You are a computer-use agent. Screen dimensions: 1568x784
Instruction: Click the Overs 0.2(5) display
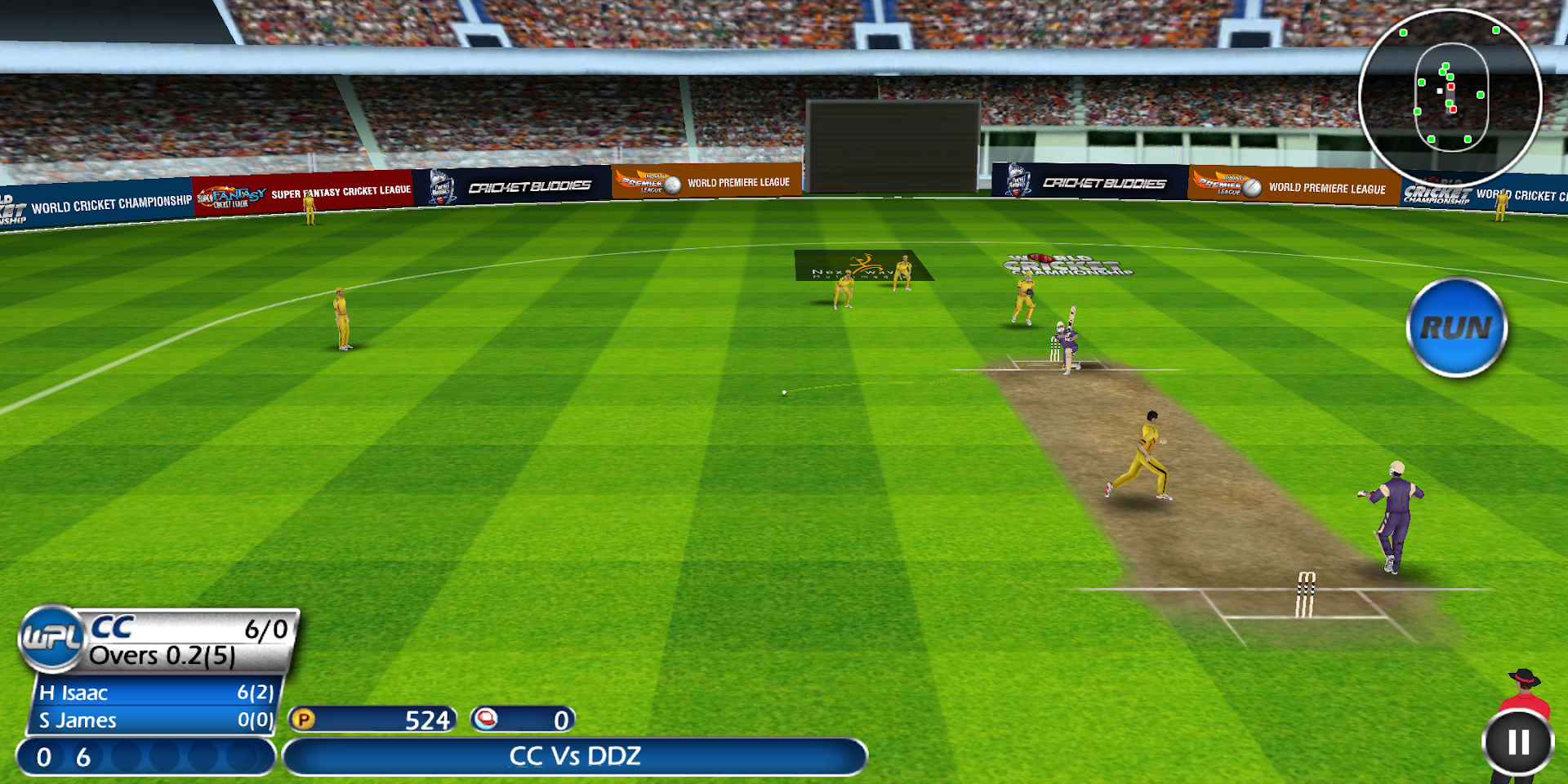(x=161, y=655)
